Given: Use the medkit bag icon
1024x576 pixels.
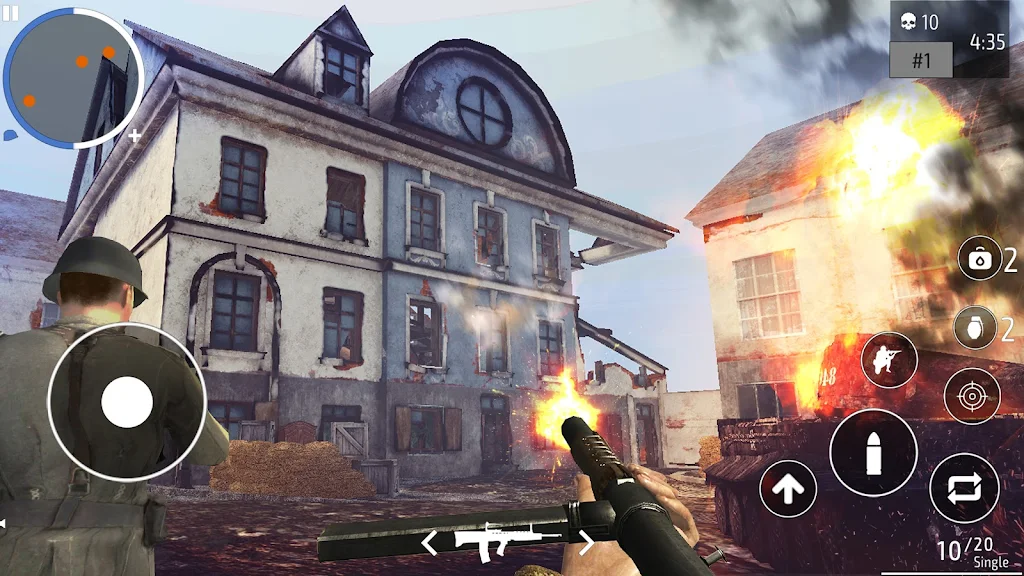Looking at the screenshot, I should click(978, 260).
